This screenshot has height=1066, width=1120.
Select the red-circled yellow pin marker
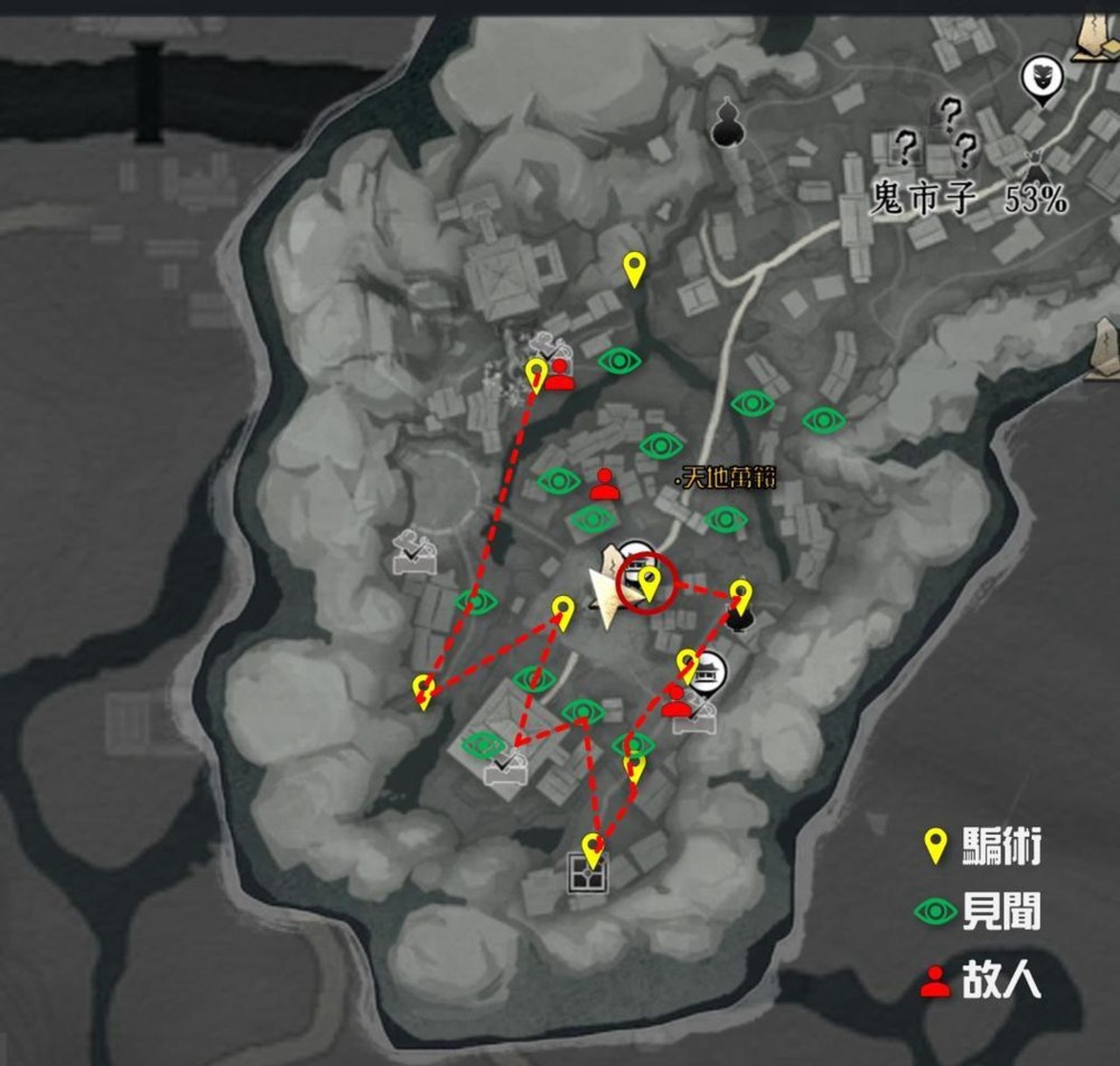click(x=649, y=583)
